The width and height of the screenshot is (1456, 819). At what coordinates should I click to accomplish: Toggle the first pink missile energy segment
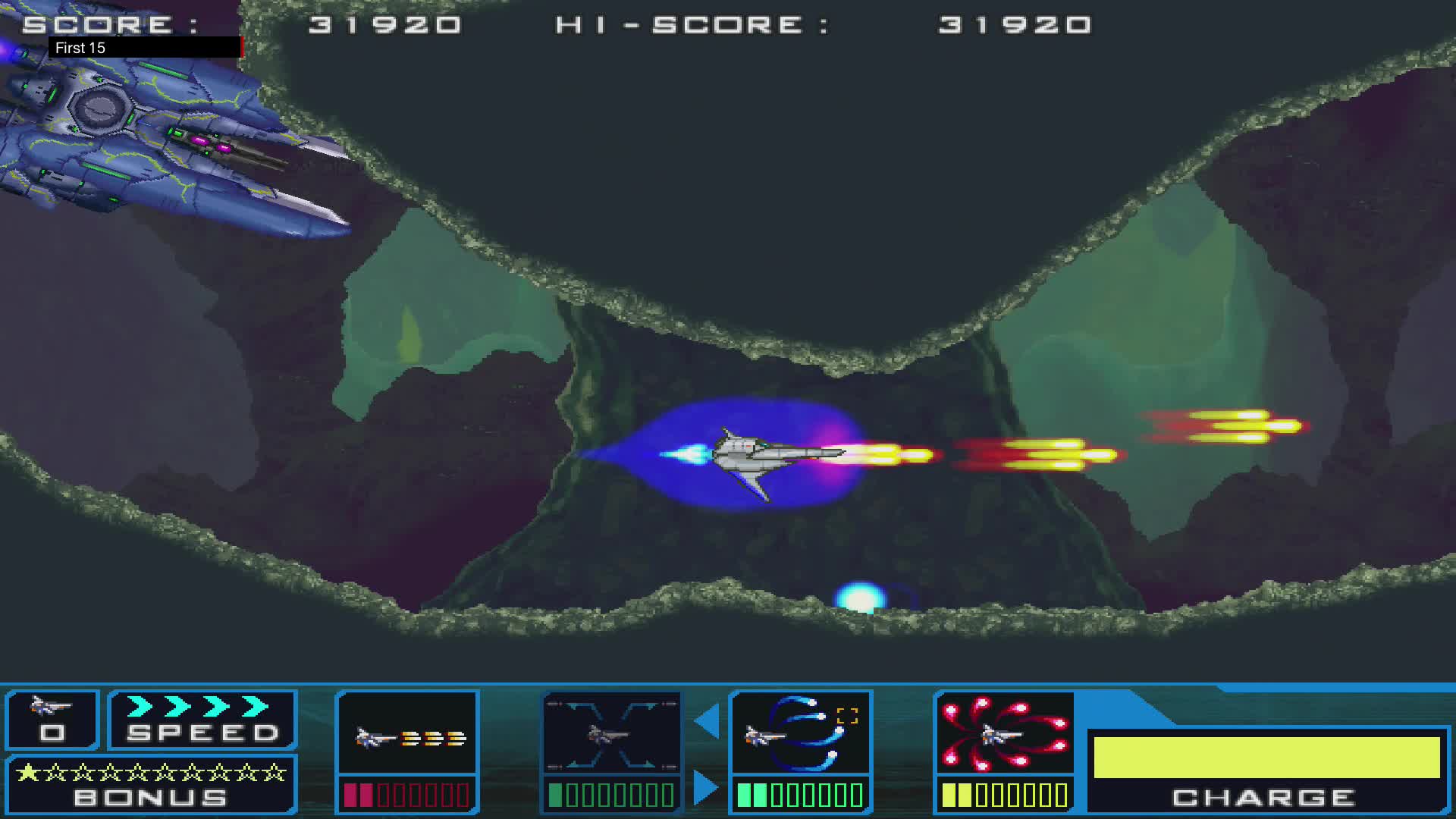tap(352, 794)
